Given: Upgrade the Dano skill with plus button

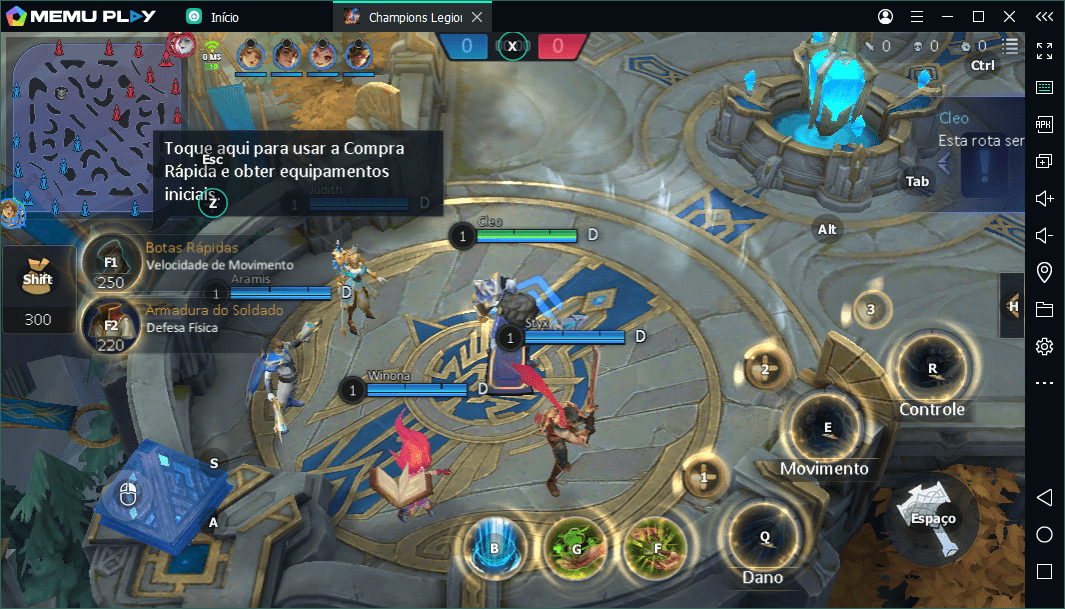Looking at the screenshot, I should click(x=704, y=478).
